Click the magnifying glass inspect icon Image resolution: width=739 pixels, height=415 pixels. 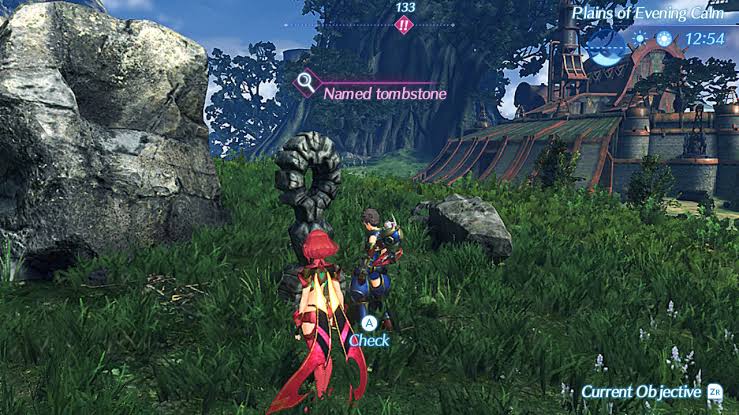(x=307, y=82)
